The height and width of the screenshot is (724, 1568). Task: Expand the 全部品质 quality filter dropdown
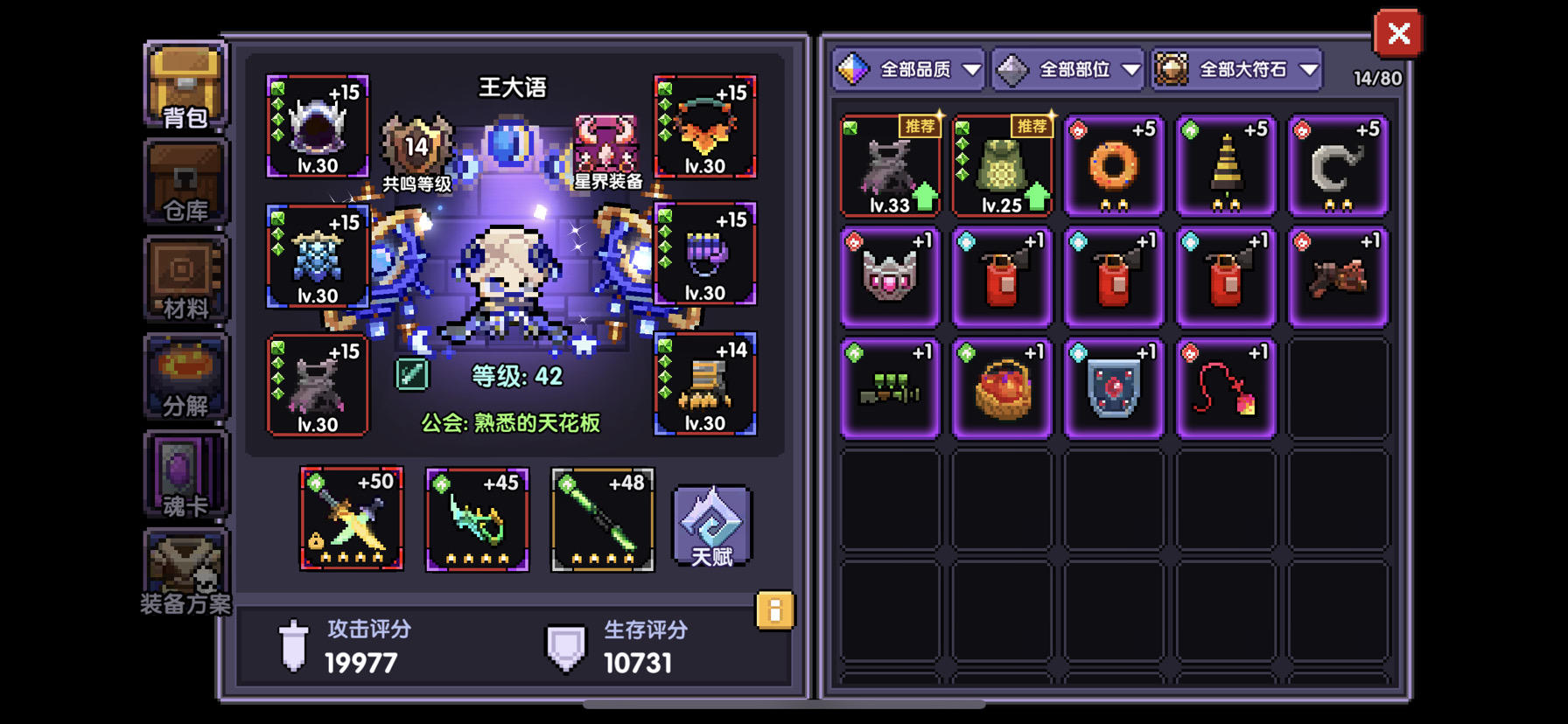(910, 69)
